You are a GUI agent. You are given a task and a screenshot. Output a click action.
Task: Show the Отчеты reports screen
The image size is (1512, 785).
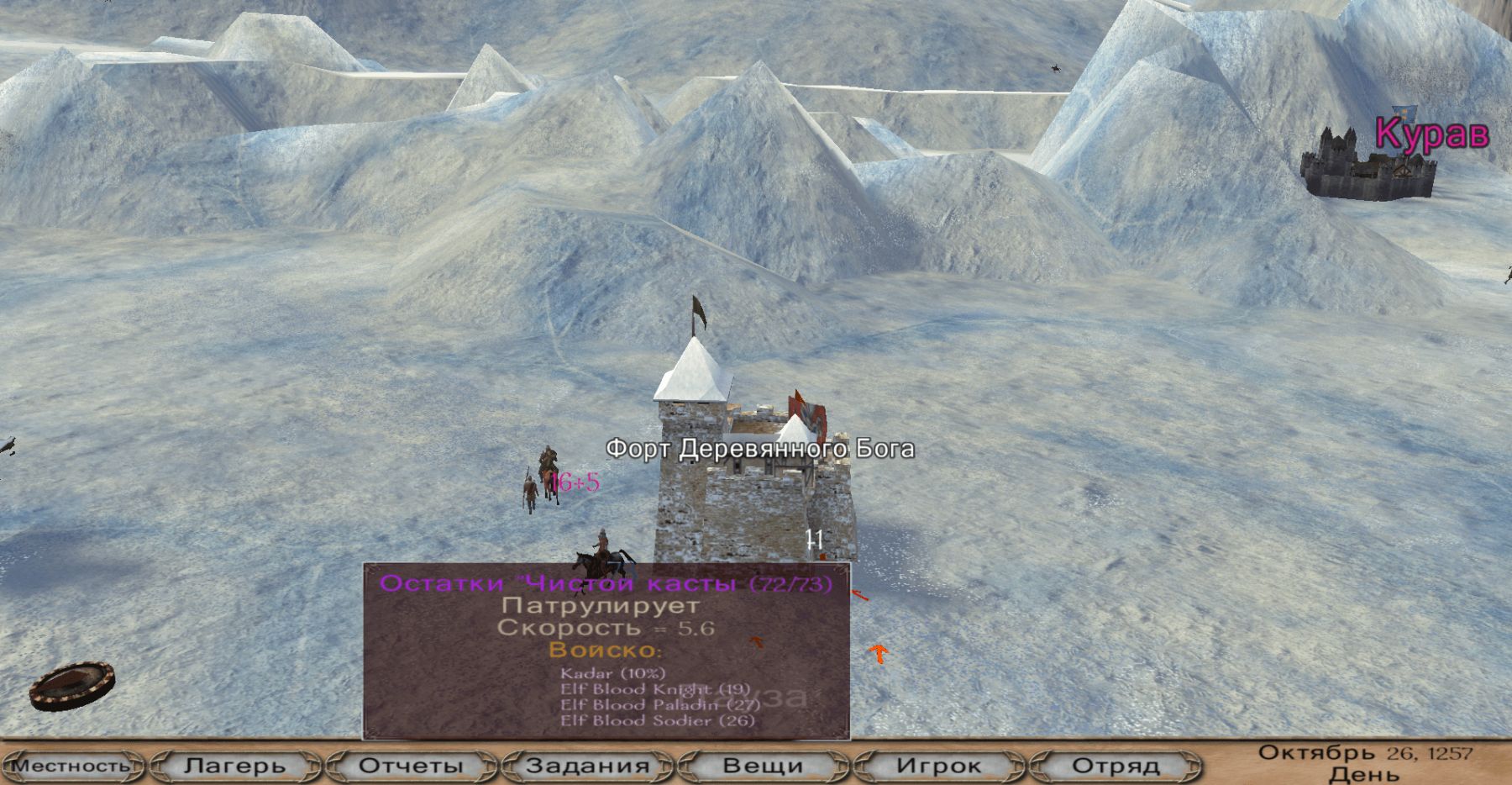click(x=411, y=766)
